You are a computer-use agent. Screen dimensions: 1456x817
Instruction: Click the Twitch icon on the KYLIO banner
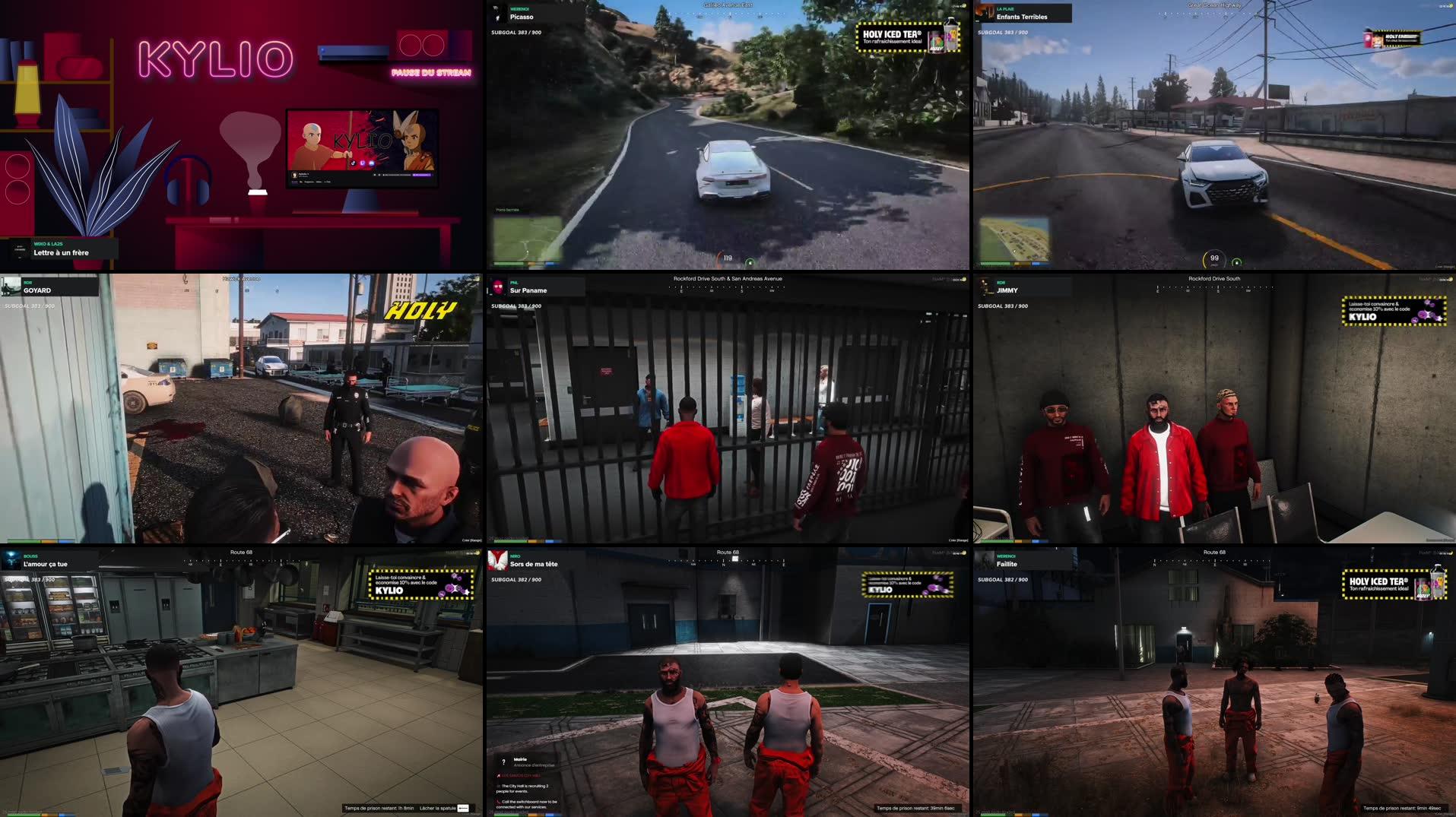363,163
